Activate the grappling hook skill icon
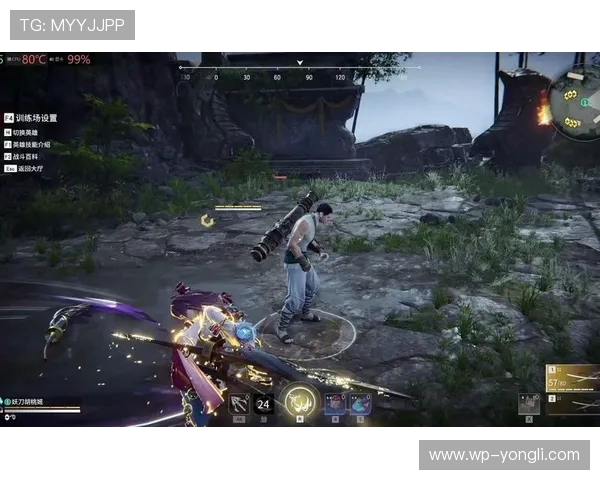This screenshot has width=600, height=480. click(x=239, y=403)
